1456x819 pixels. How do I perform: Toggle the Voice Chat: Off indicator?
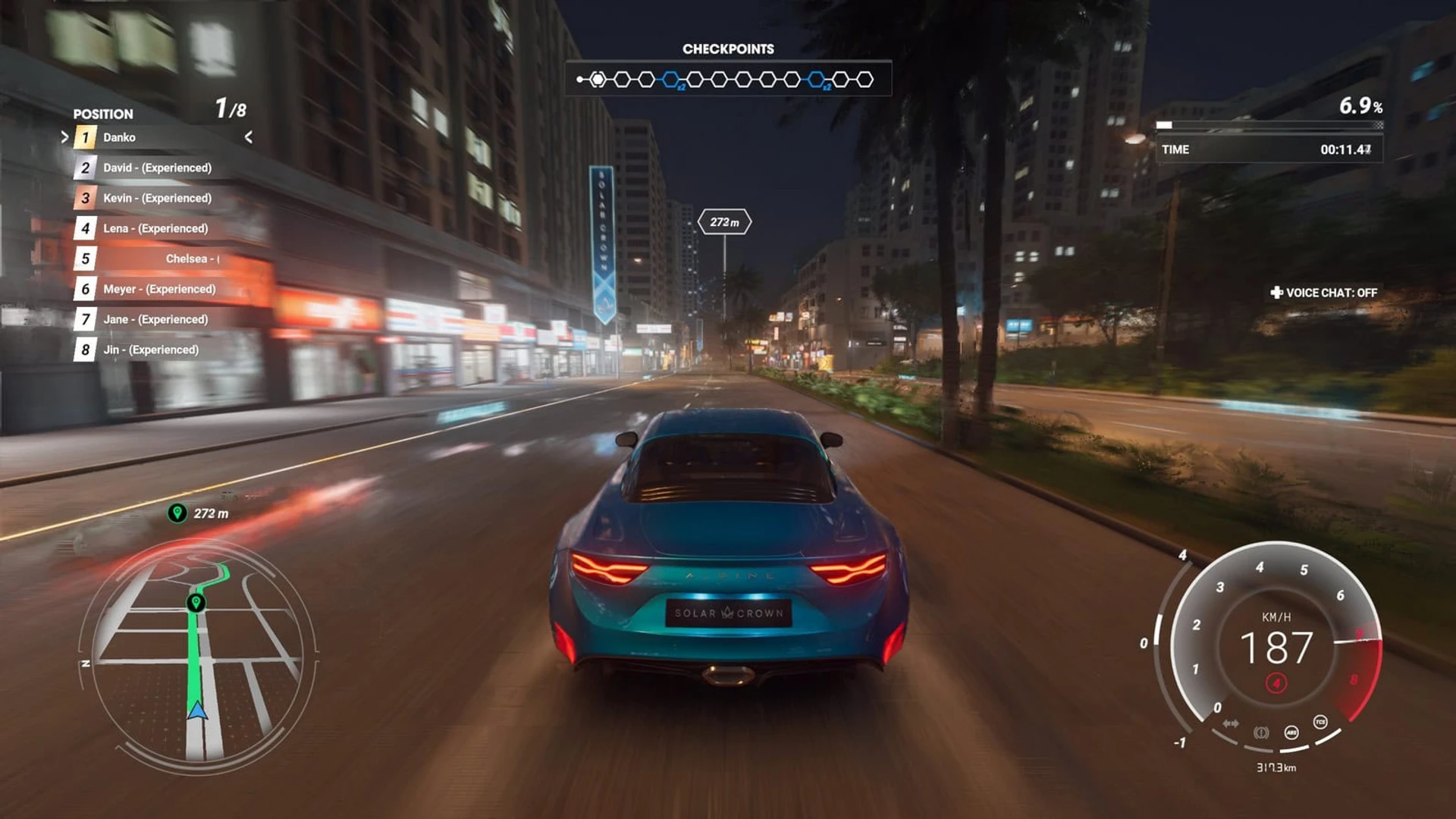(1324, 293)
